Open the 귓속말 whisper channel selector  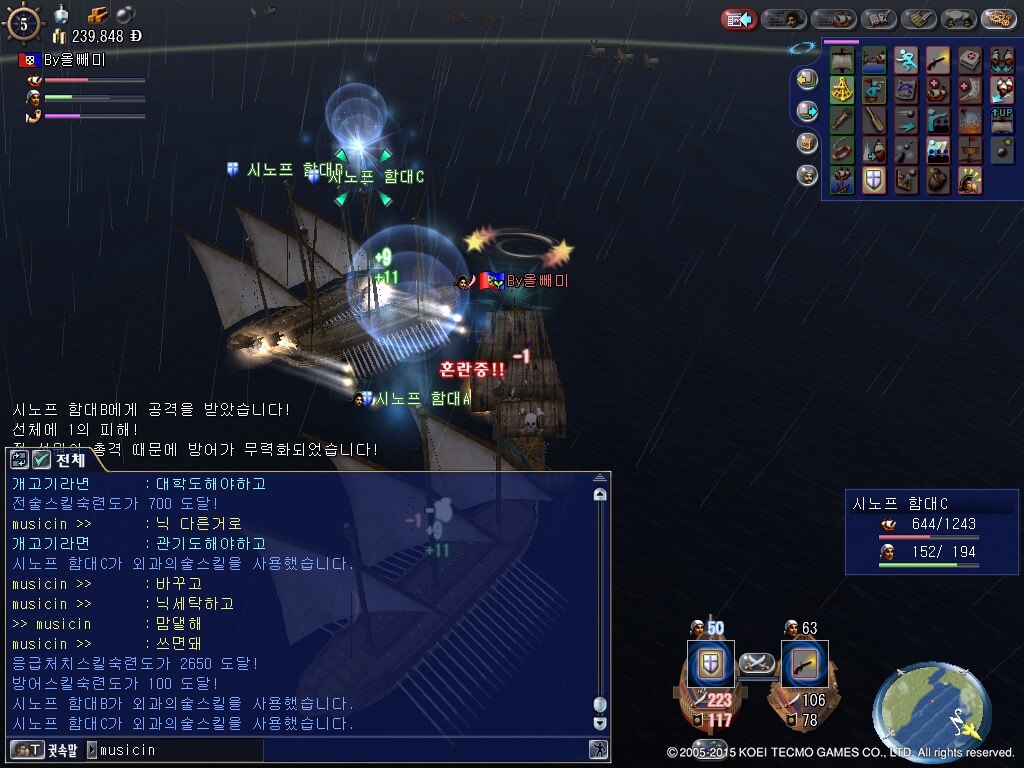44,749
